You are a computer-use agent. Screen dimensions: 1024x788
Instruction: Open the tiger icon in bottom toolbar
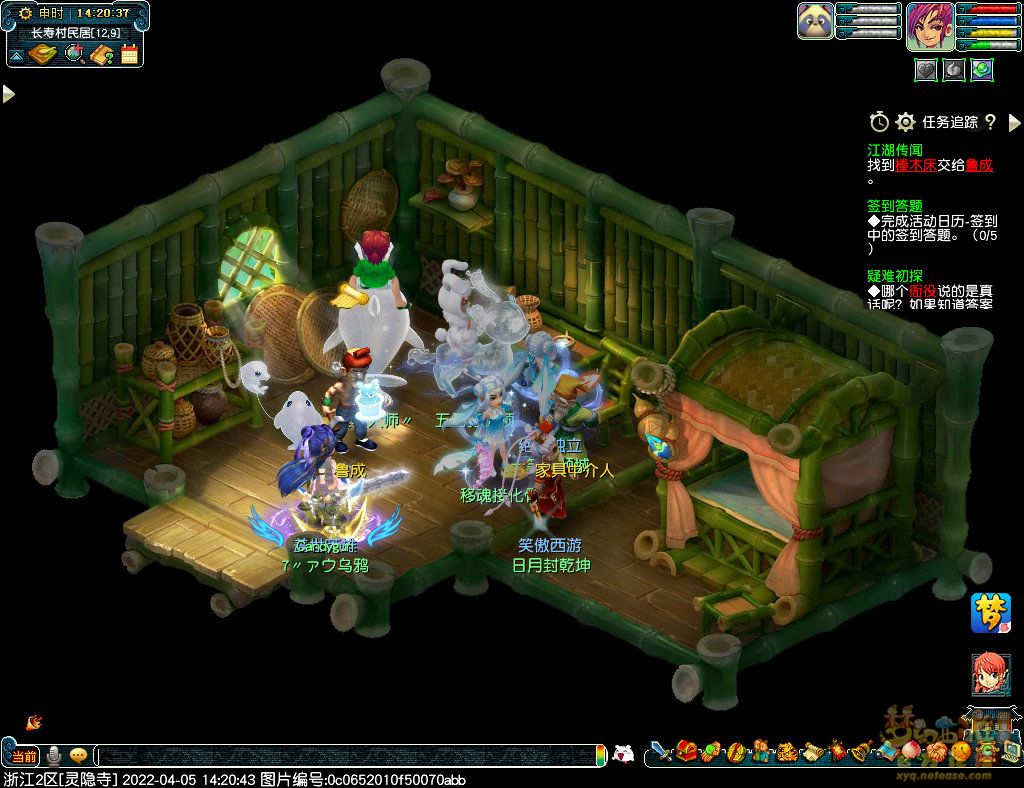click(x=787, y=750)
